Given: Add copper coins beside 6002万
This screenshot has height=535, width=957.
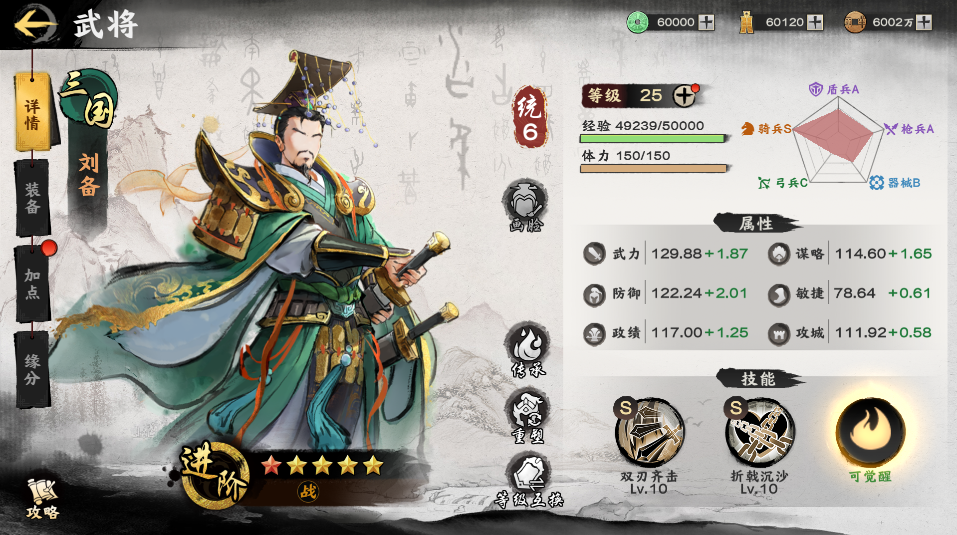Looking at the screenshot, I should [925, 22].
